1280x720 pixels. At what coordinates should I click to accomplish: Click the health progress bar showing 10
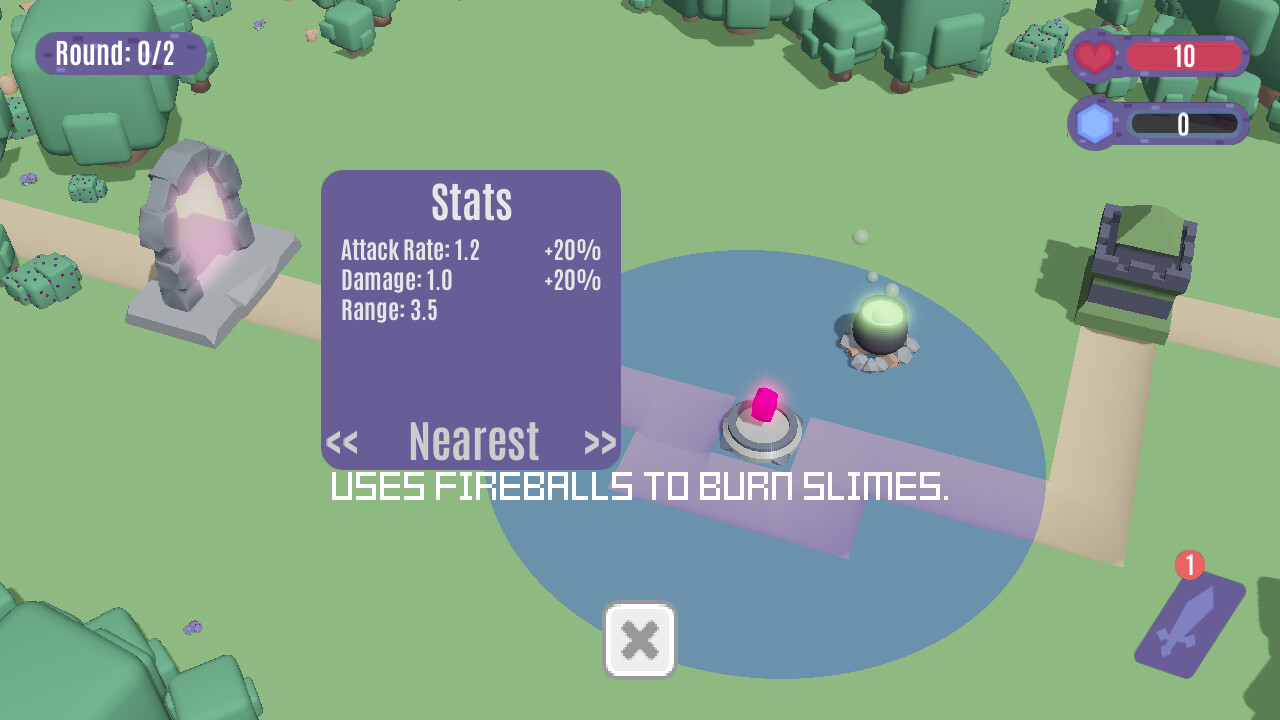1185,56
